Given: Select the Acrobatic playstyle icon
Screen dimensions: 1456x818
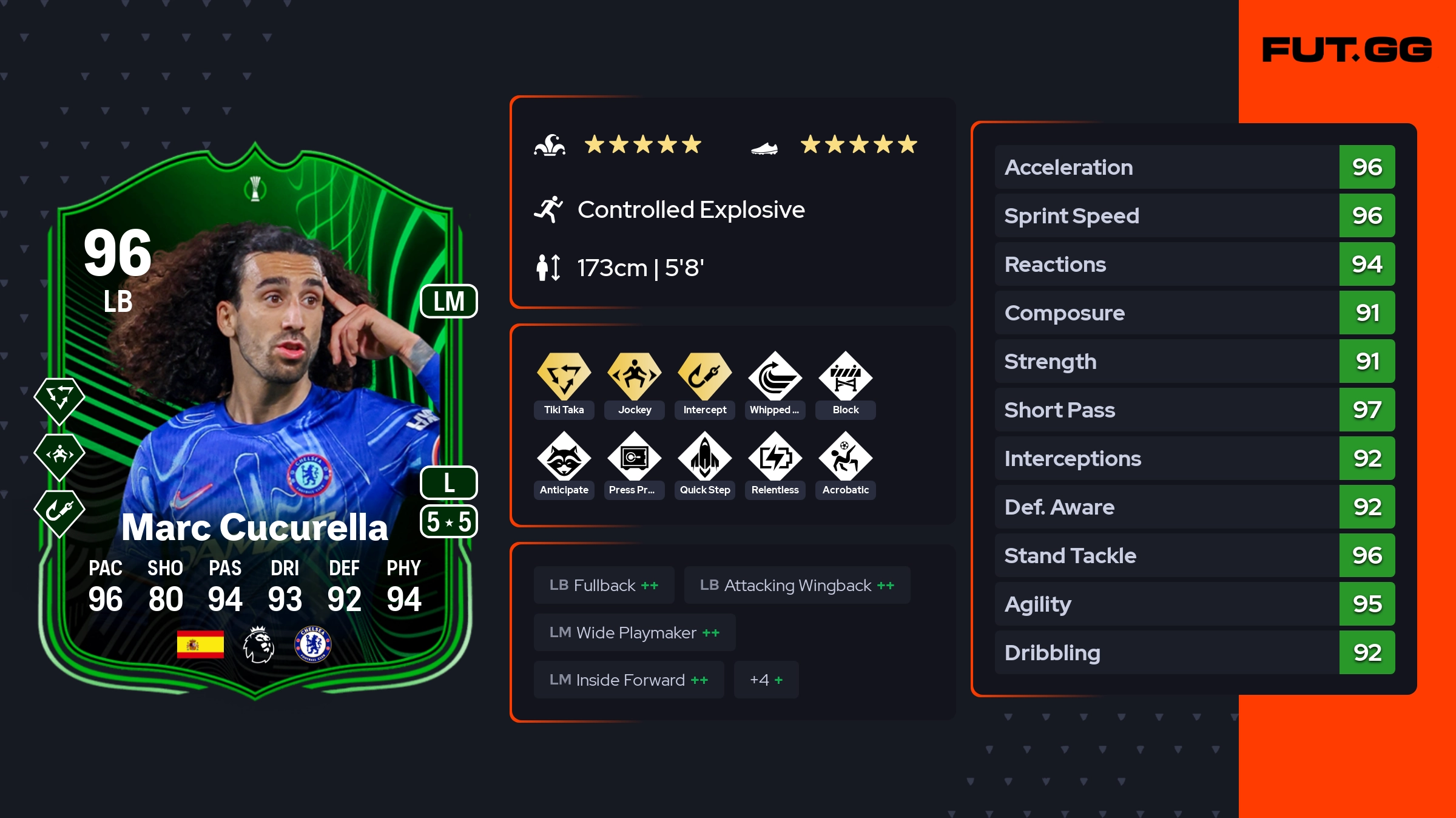Looking at the screenshot, I should click(x=845, y=456).
